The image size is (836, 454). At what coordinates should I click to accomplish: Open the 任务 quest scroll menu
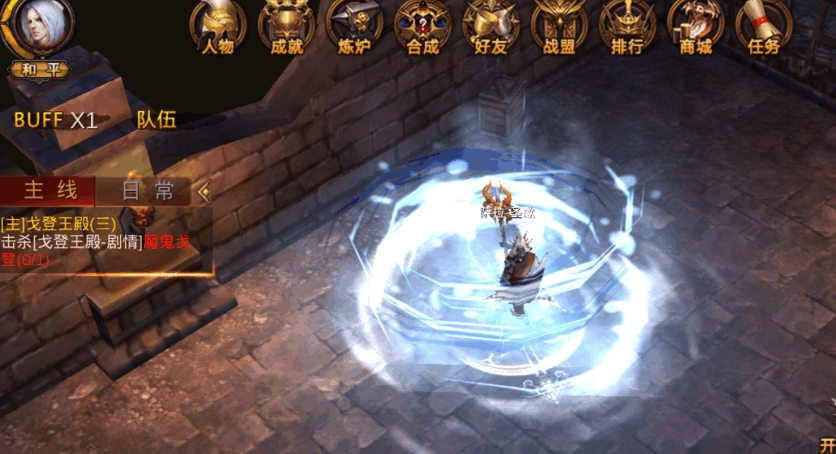click(763, 27)
